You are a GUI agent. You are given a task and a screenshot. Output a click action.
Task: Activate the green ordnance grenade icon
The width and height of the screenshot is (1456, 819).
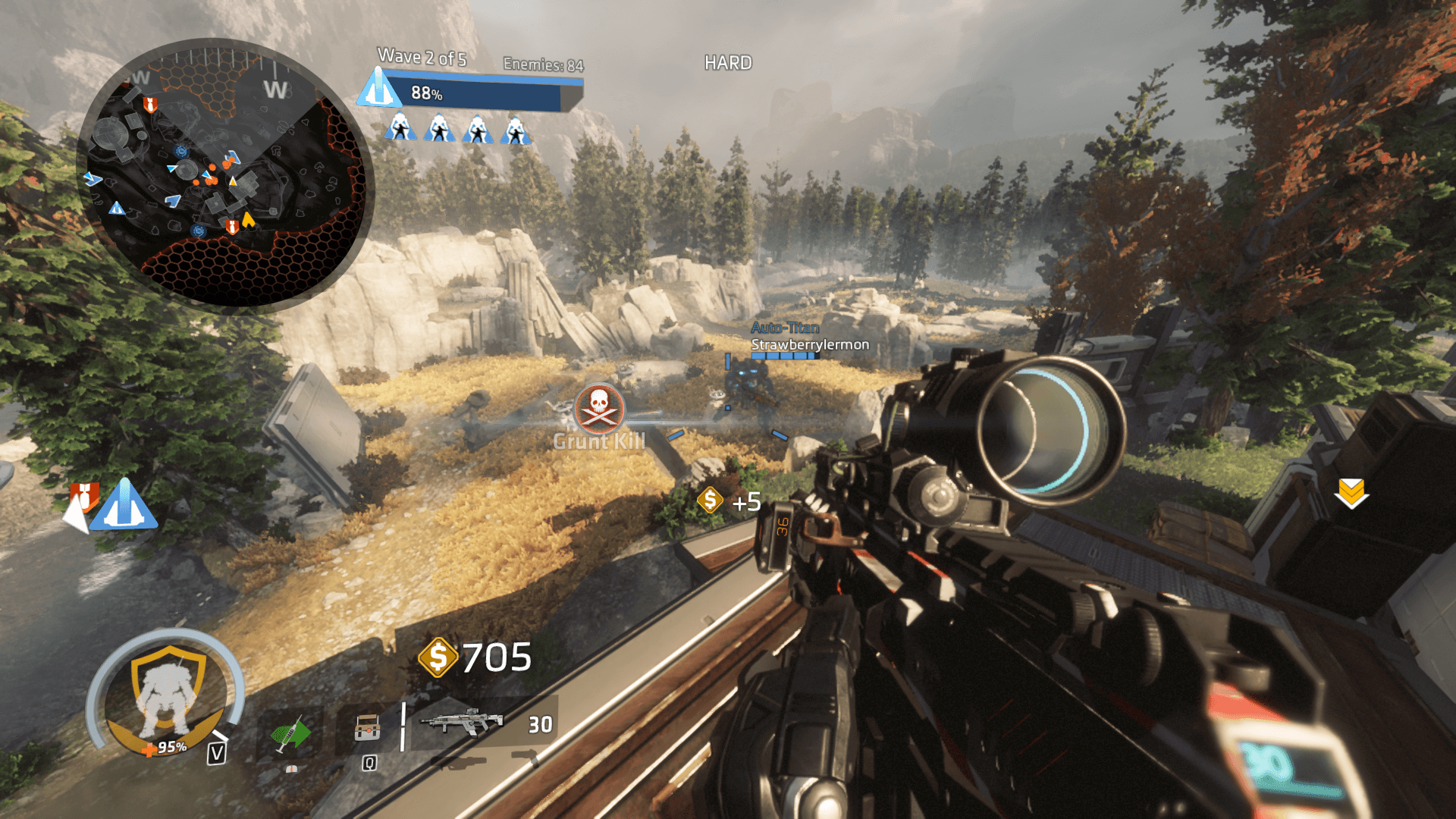click(290, 733)
